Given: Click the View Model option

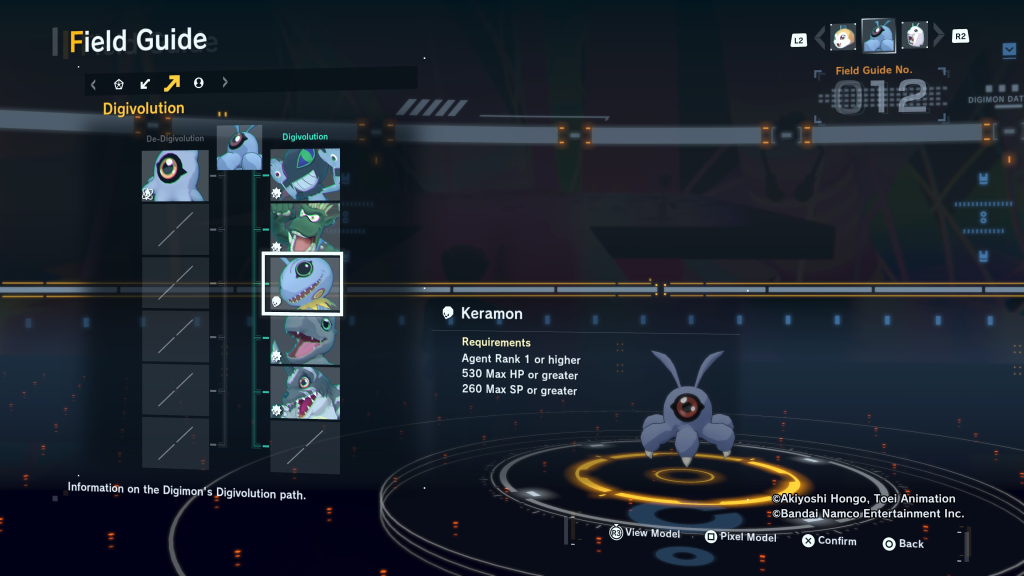Looking at the screenshot, I should 644,534.
